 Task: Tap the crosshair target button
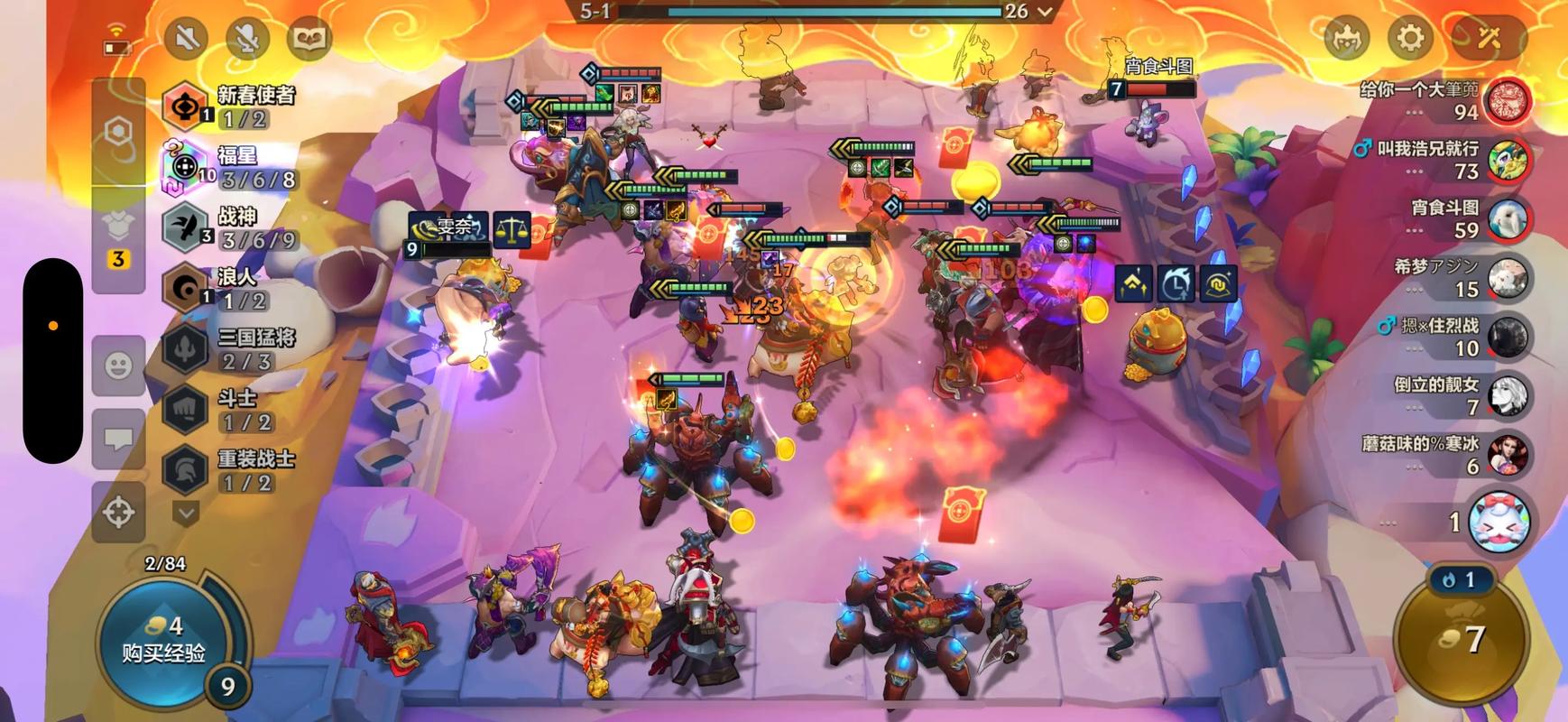tap(119, 512)
